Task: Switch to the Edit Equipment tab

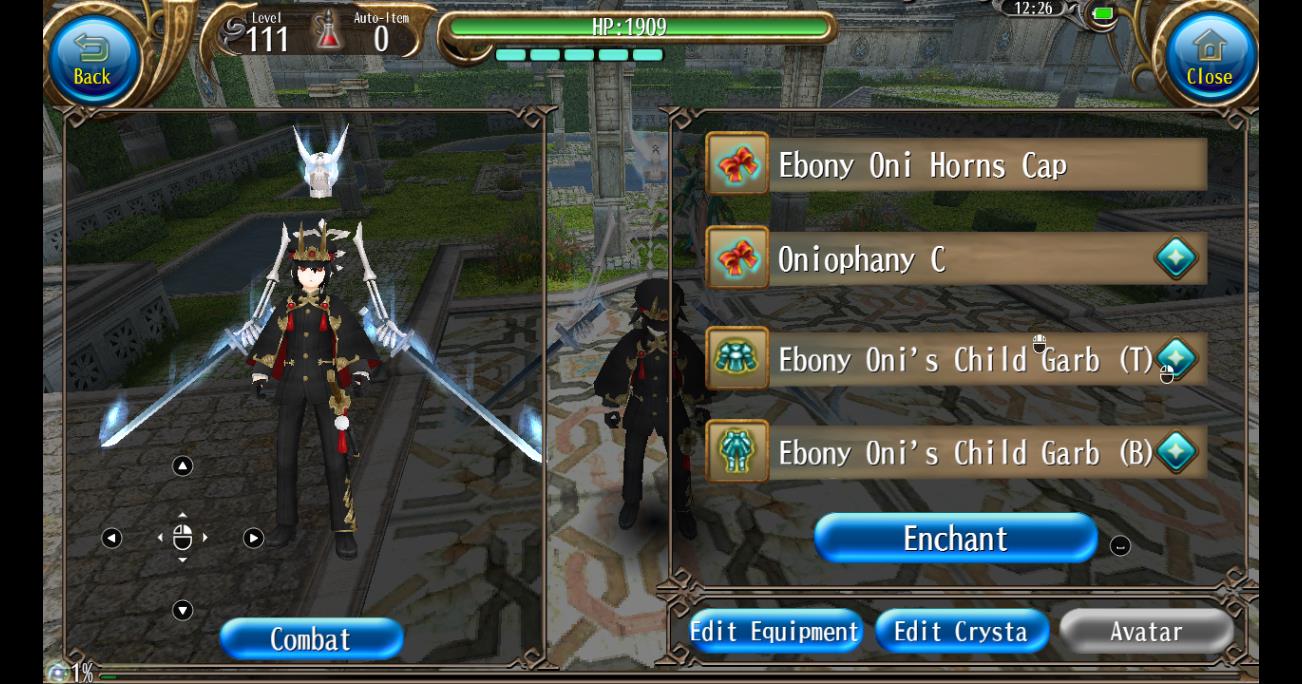Action: click(775, 632)
